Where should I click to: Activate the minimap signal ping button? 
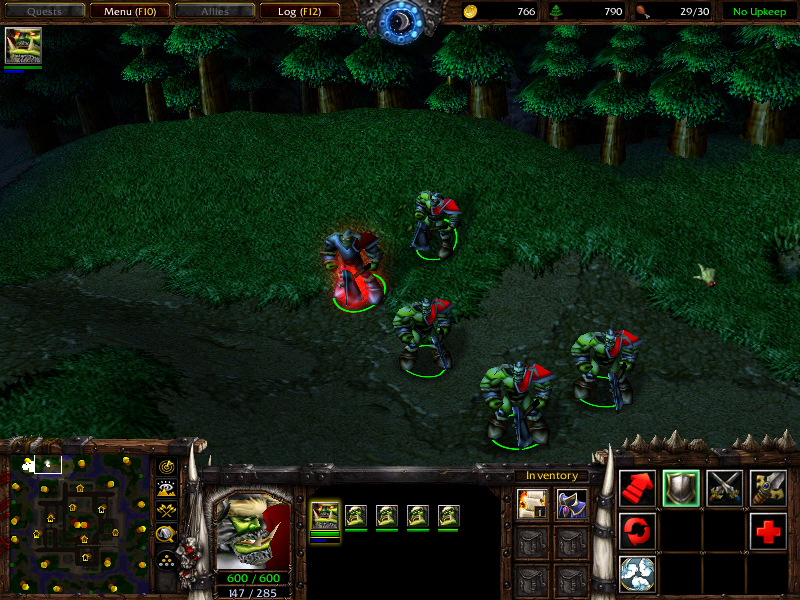pyautogui.click(x=166, y=468)
